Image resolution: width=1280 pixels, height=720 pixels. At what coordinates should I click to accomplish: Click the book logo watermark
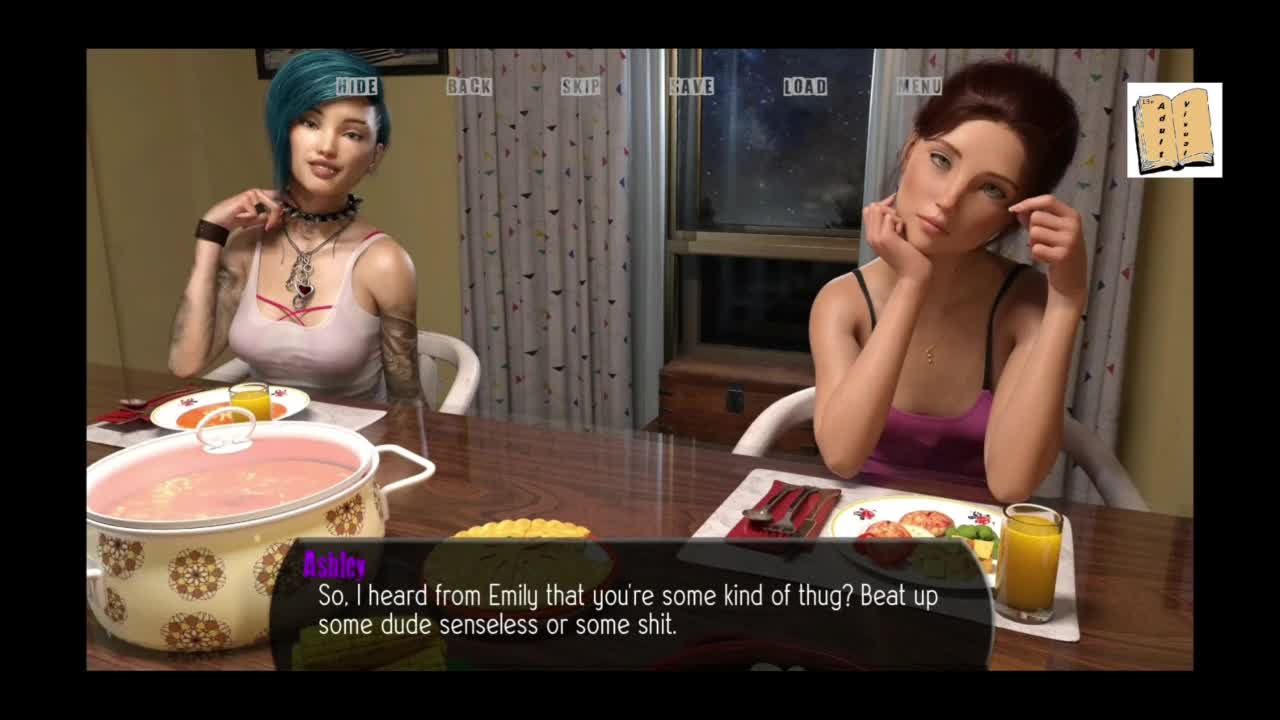[1174, 130]
